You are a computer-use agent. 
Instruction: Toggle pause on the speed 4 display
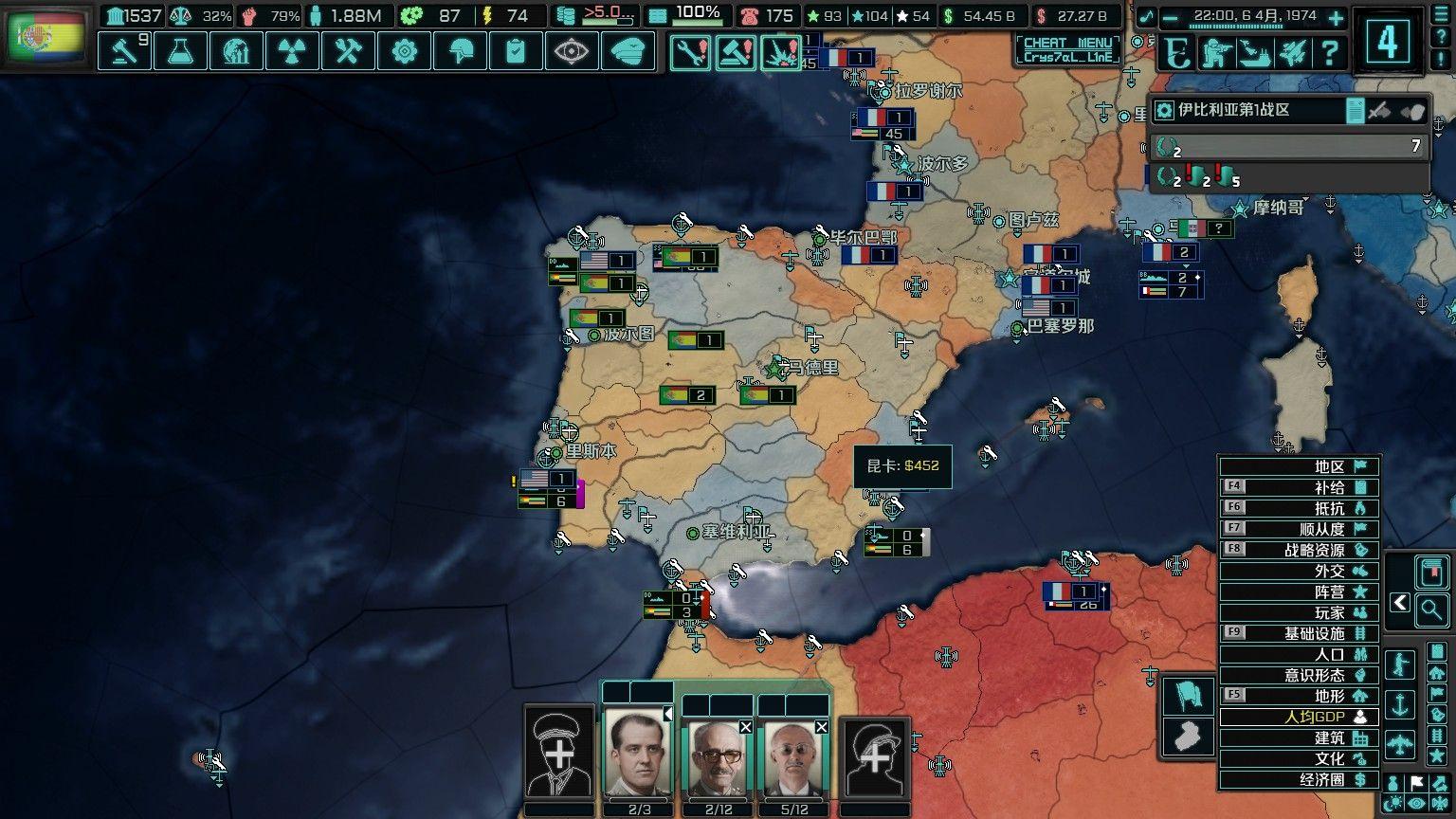tap(1388, 42)
